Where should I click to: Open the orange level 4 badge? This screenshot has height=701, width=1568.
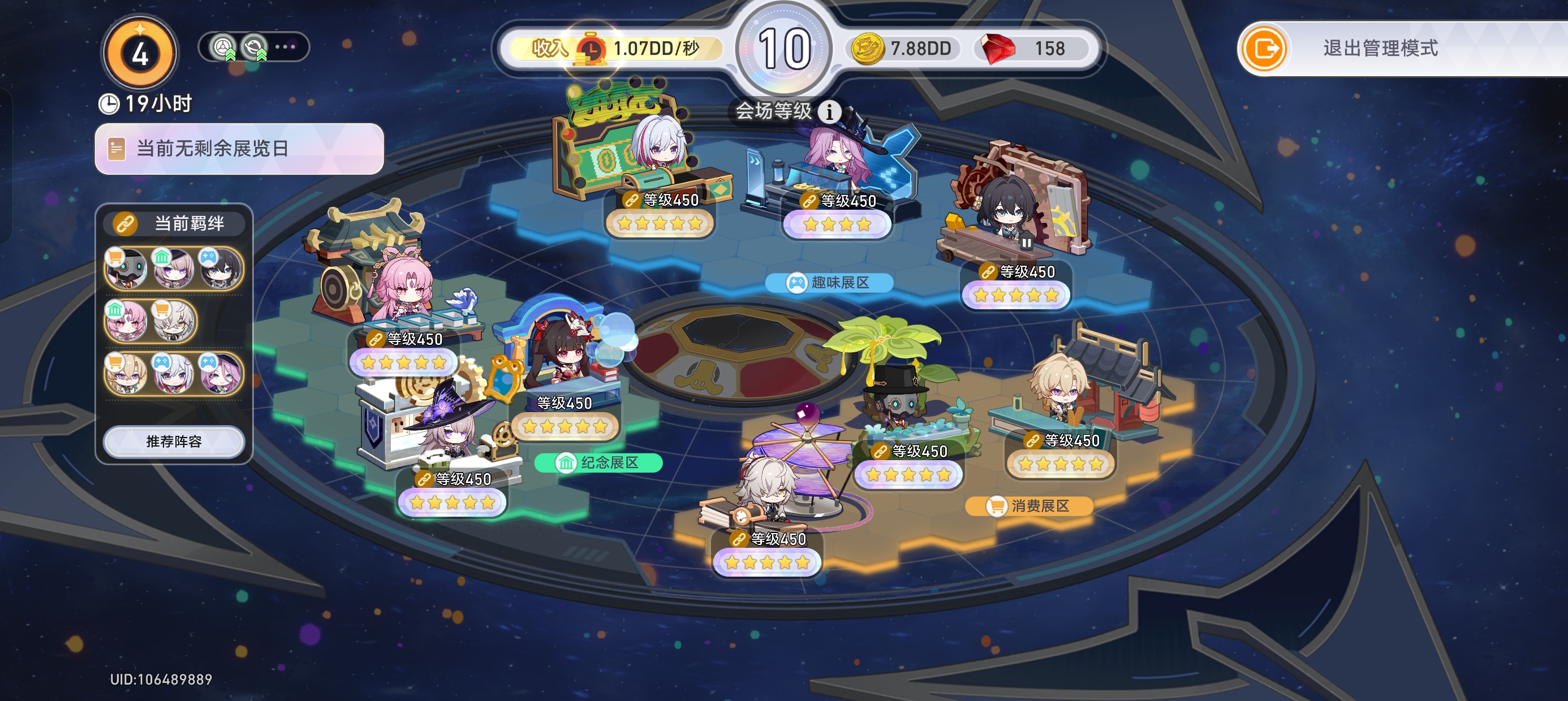click(x=140, y=54)
